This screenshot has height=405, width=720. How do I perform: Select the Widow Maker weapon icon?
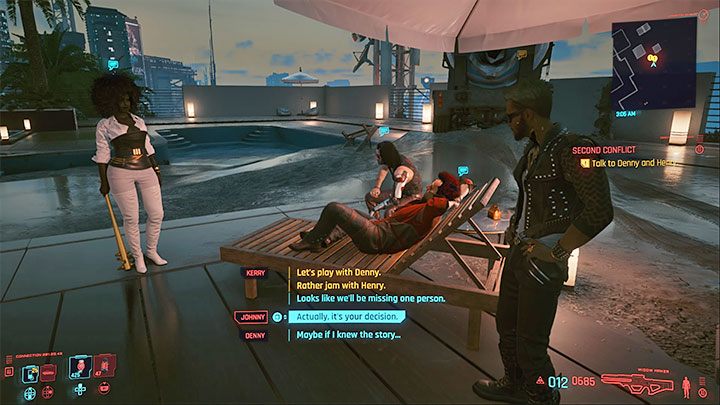tap(638, 381)
